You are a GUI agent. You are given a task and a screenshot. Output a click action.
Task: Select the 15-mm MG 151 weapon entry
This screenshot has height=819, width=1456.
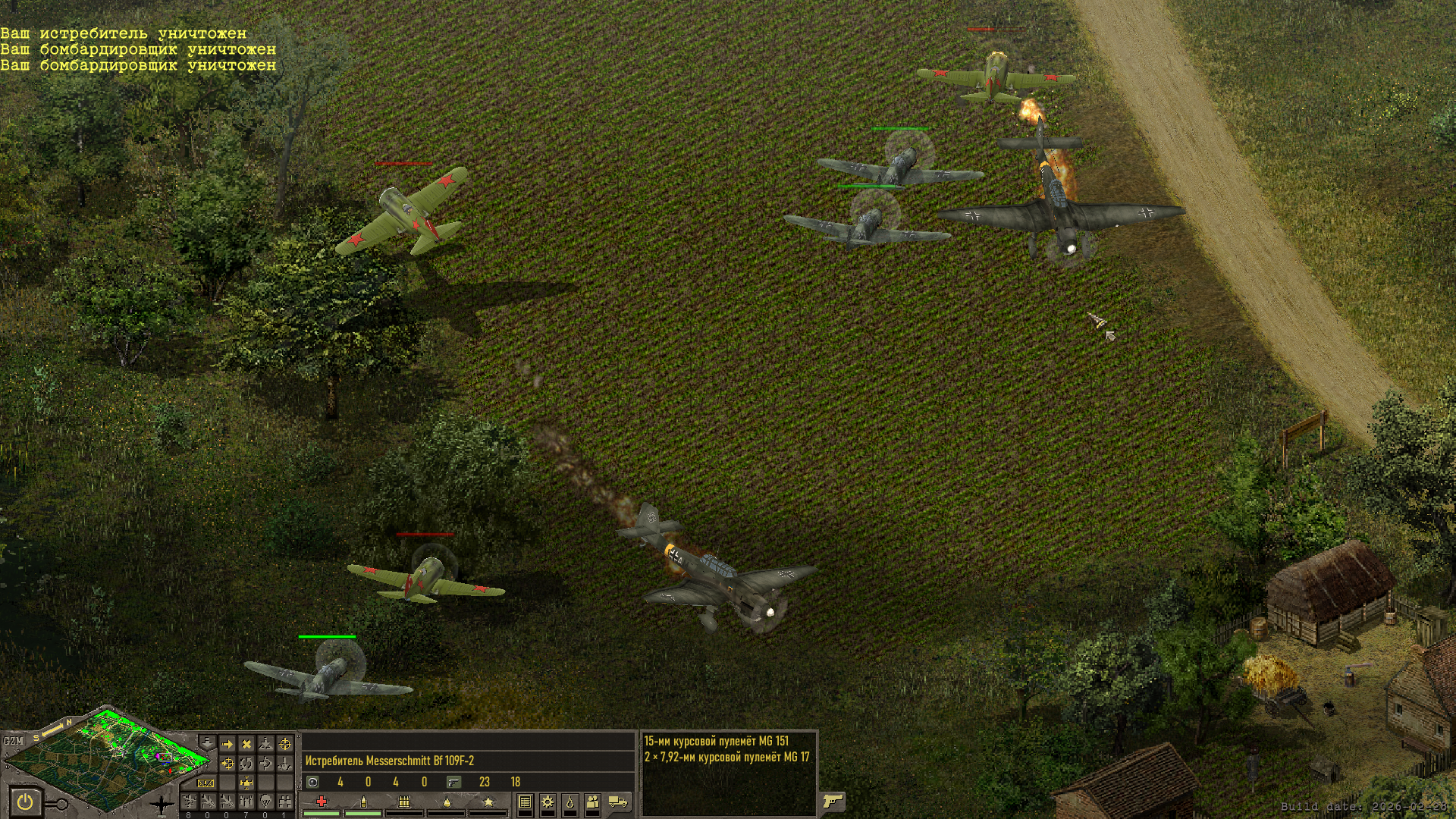(x=716, y=741)
